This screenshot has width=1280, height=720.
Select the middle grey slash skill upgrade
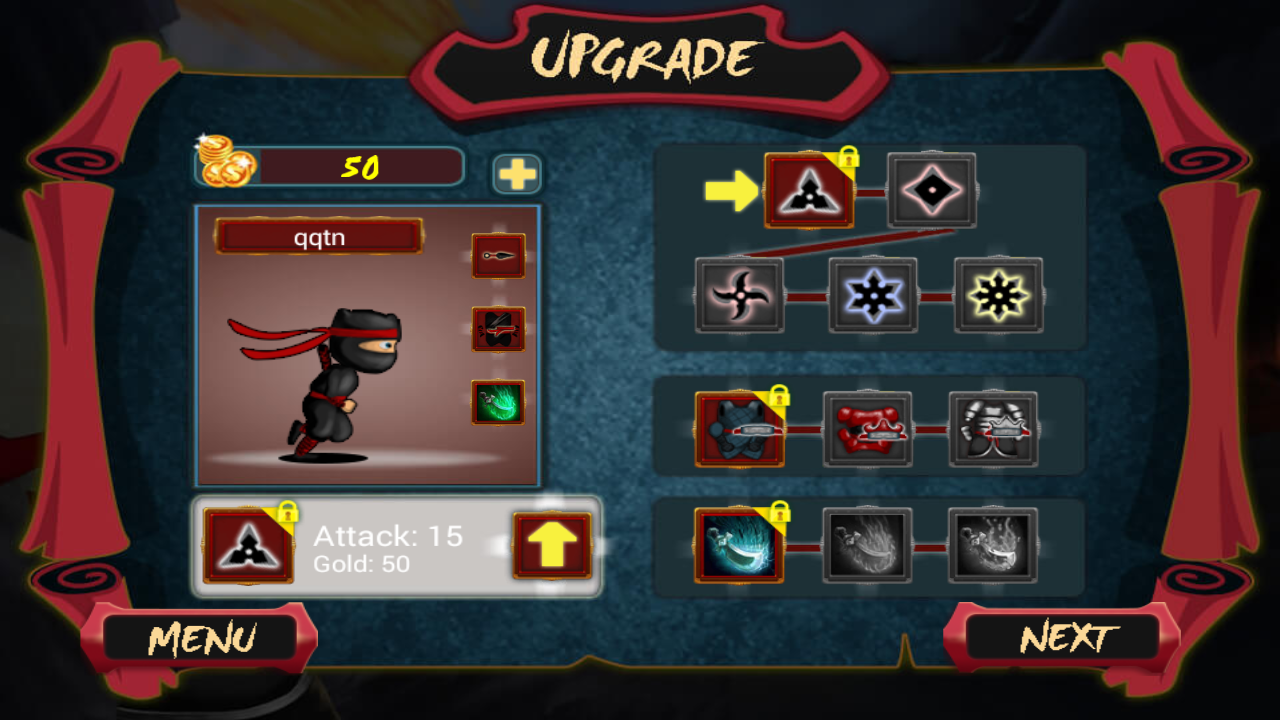tap(867, 546)
